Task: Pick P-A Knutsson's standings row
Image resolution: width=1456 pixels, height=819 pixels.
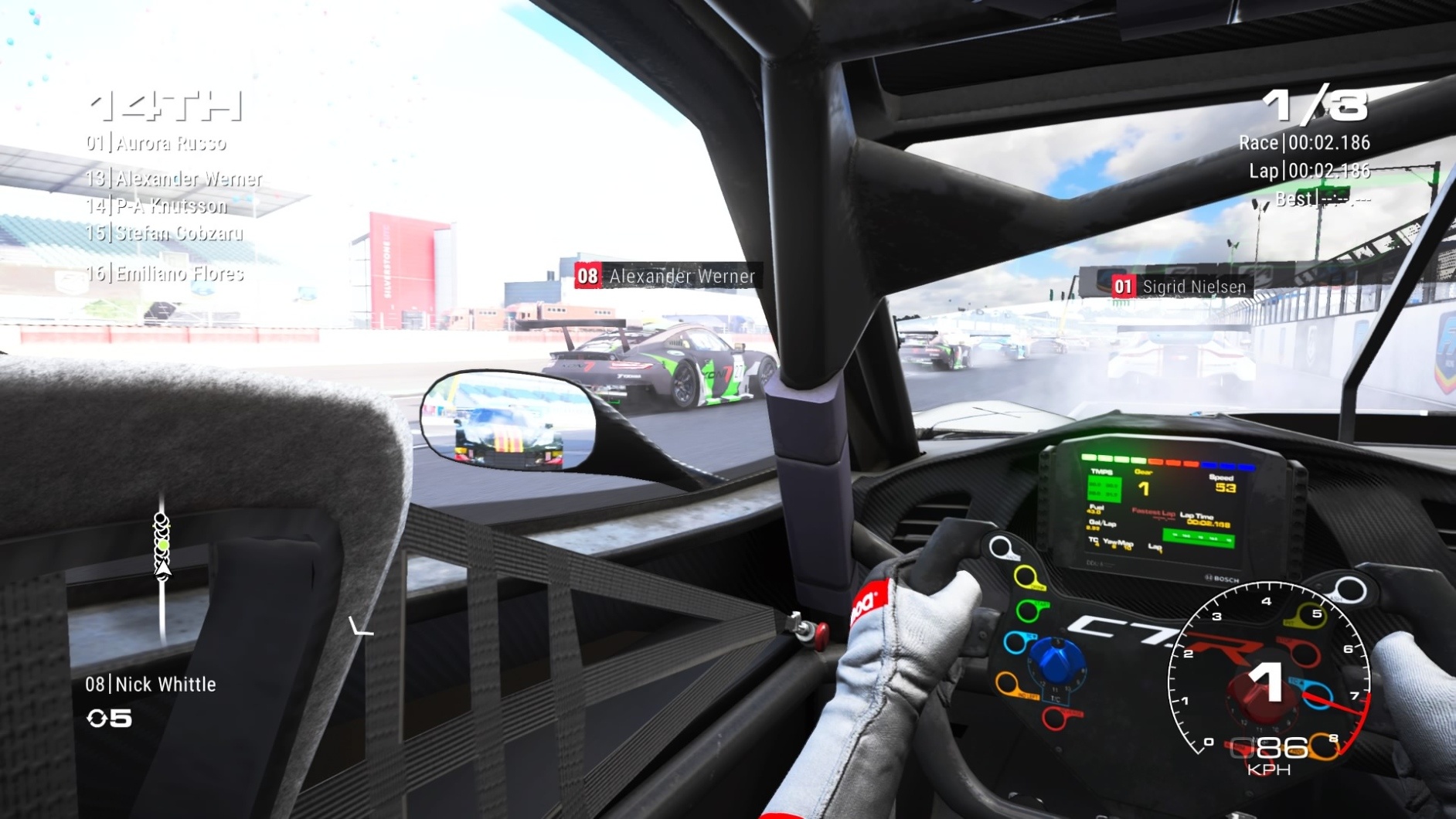Action: coord(157,206)
